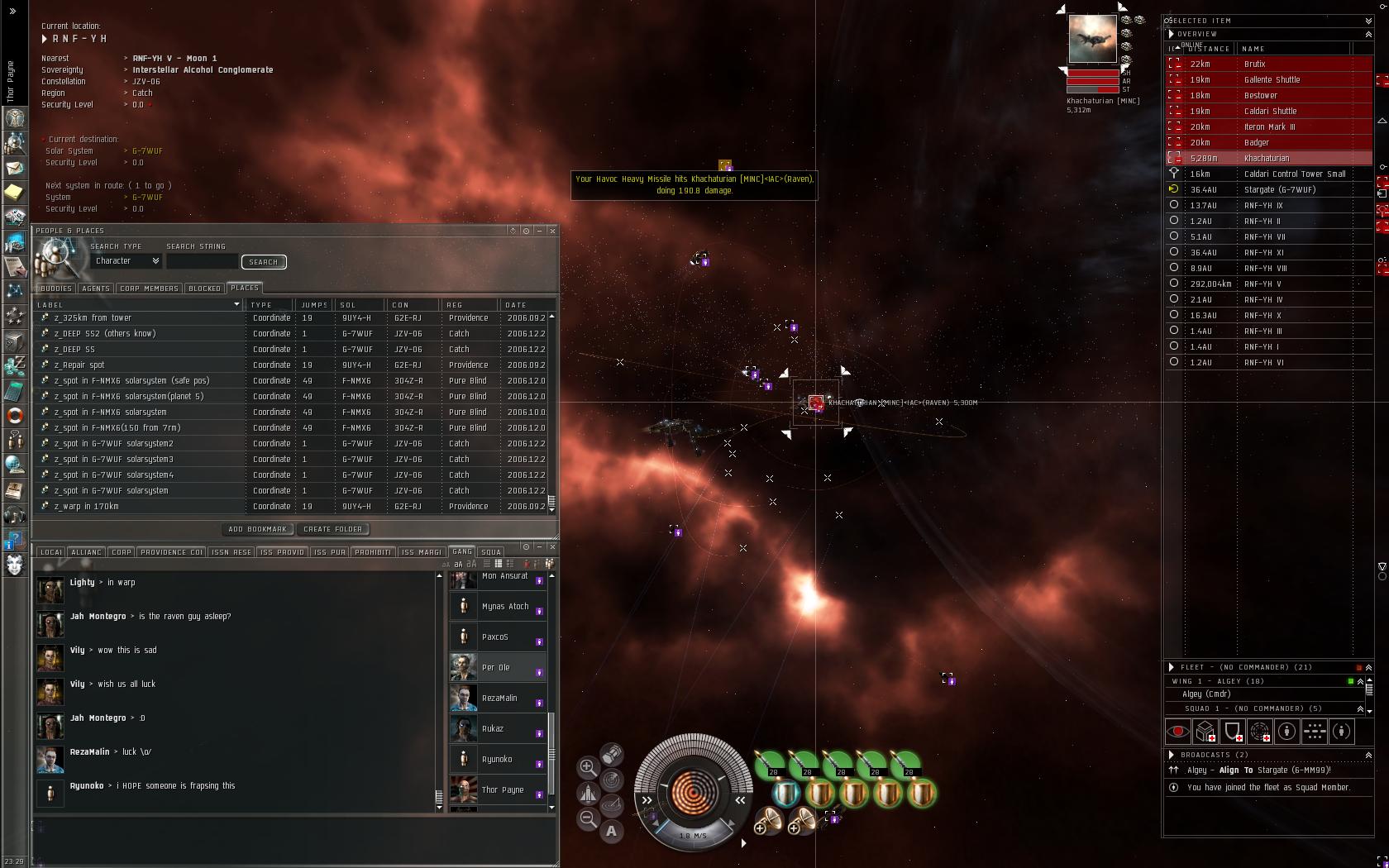
Task: Switch to the Local chat tab
Action: (50, 552)
